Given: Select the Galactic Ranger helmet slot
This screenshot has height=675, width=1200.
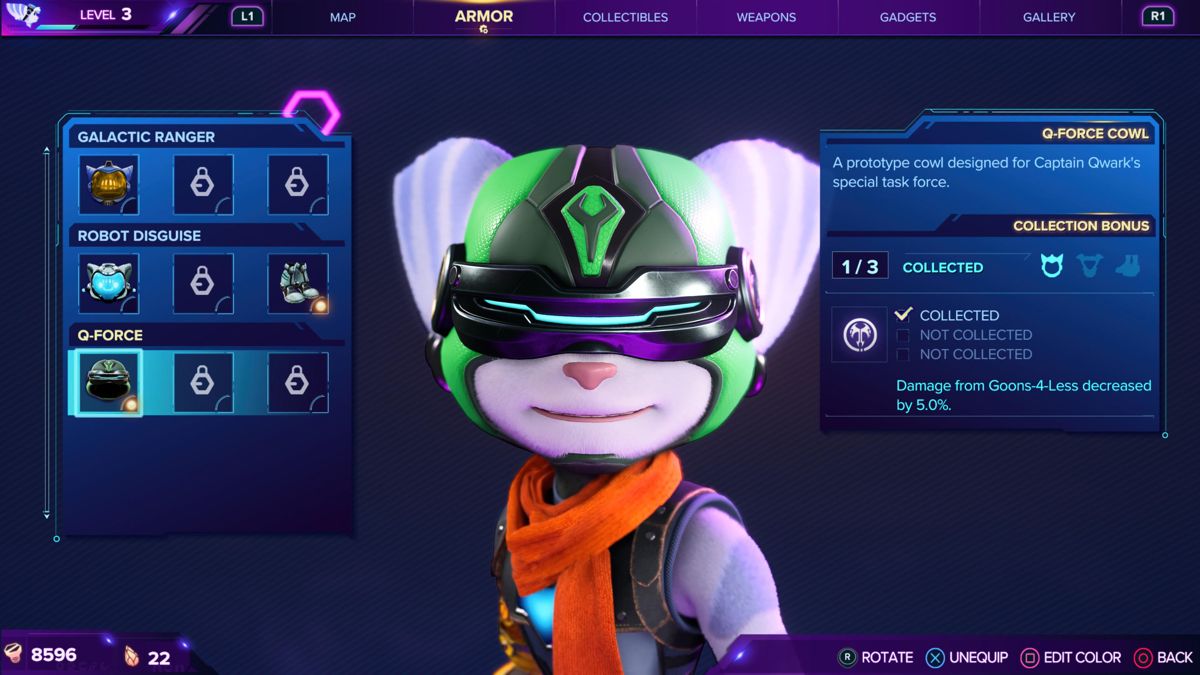Looking at the screenshot, I should click(x=108, y=185).
